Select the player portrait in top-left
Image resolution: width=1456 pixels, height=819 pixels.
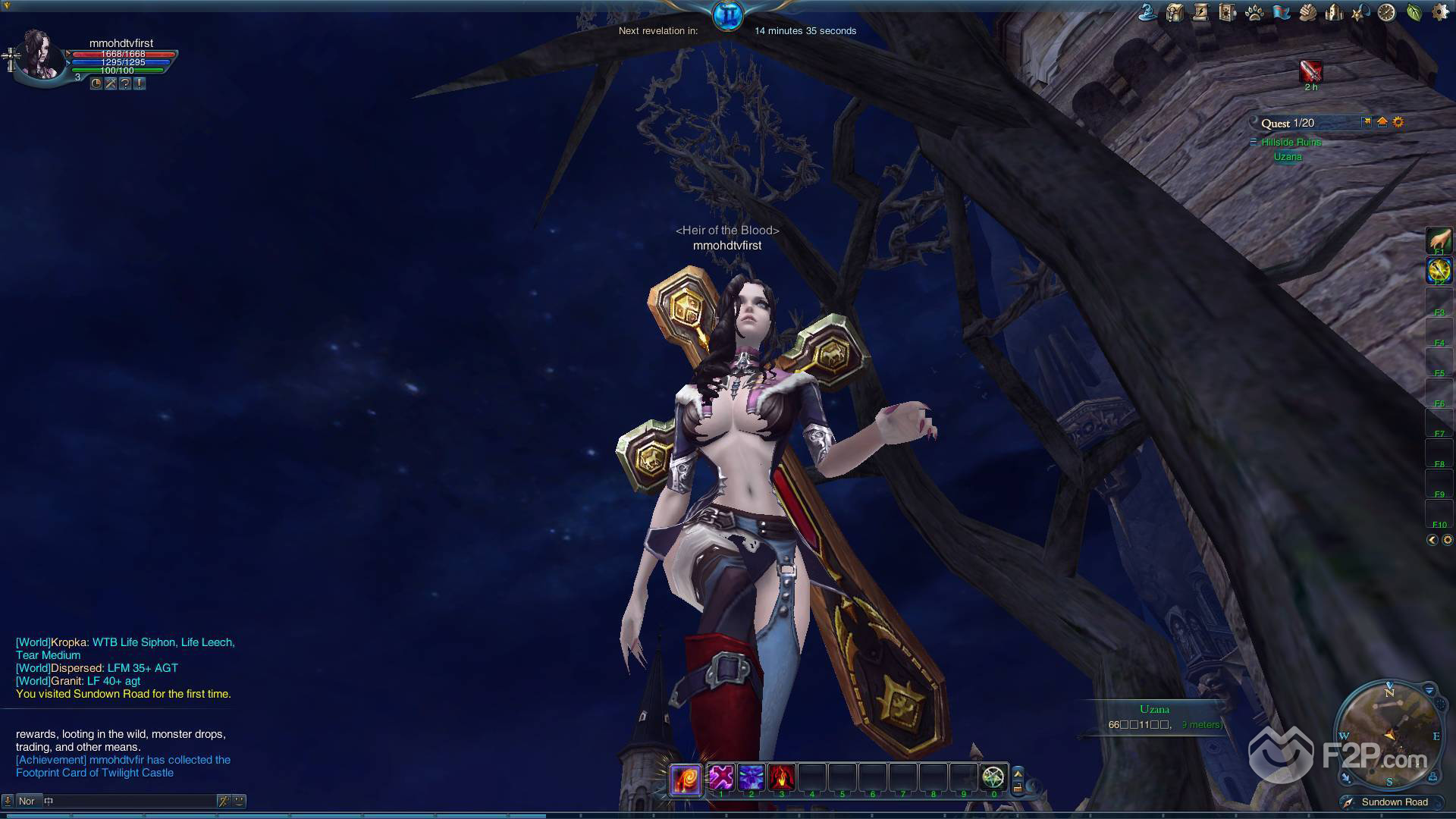[39, 55]
